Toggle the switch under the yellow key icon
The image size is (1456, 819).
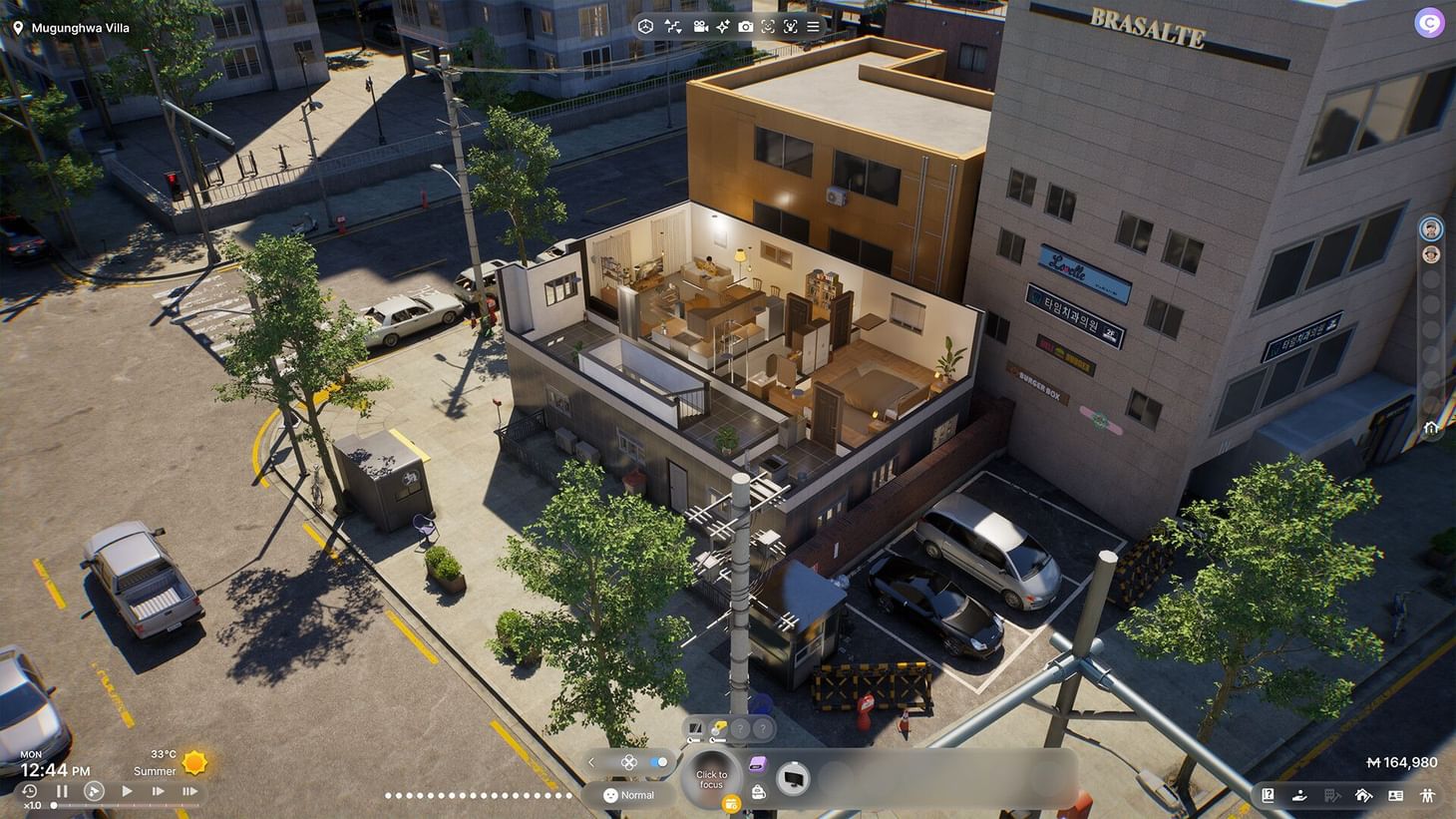click(717, 739)
